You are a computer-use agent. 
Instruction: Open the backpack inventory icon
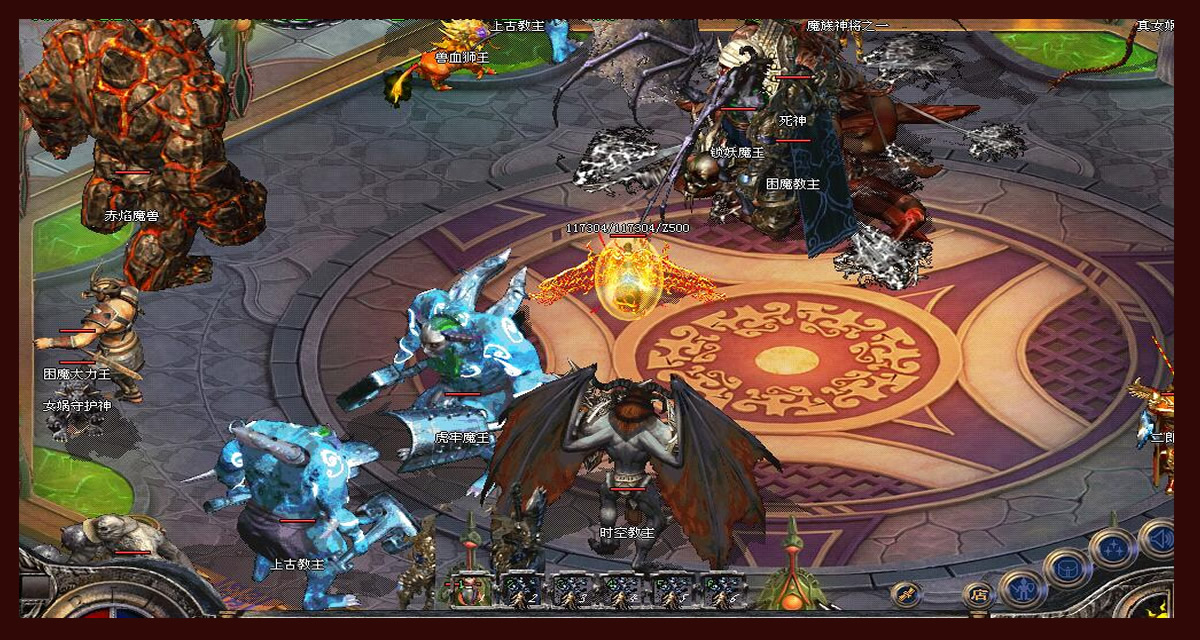pyautogui.click(x=1066, y=569)
